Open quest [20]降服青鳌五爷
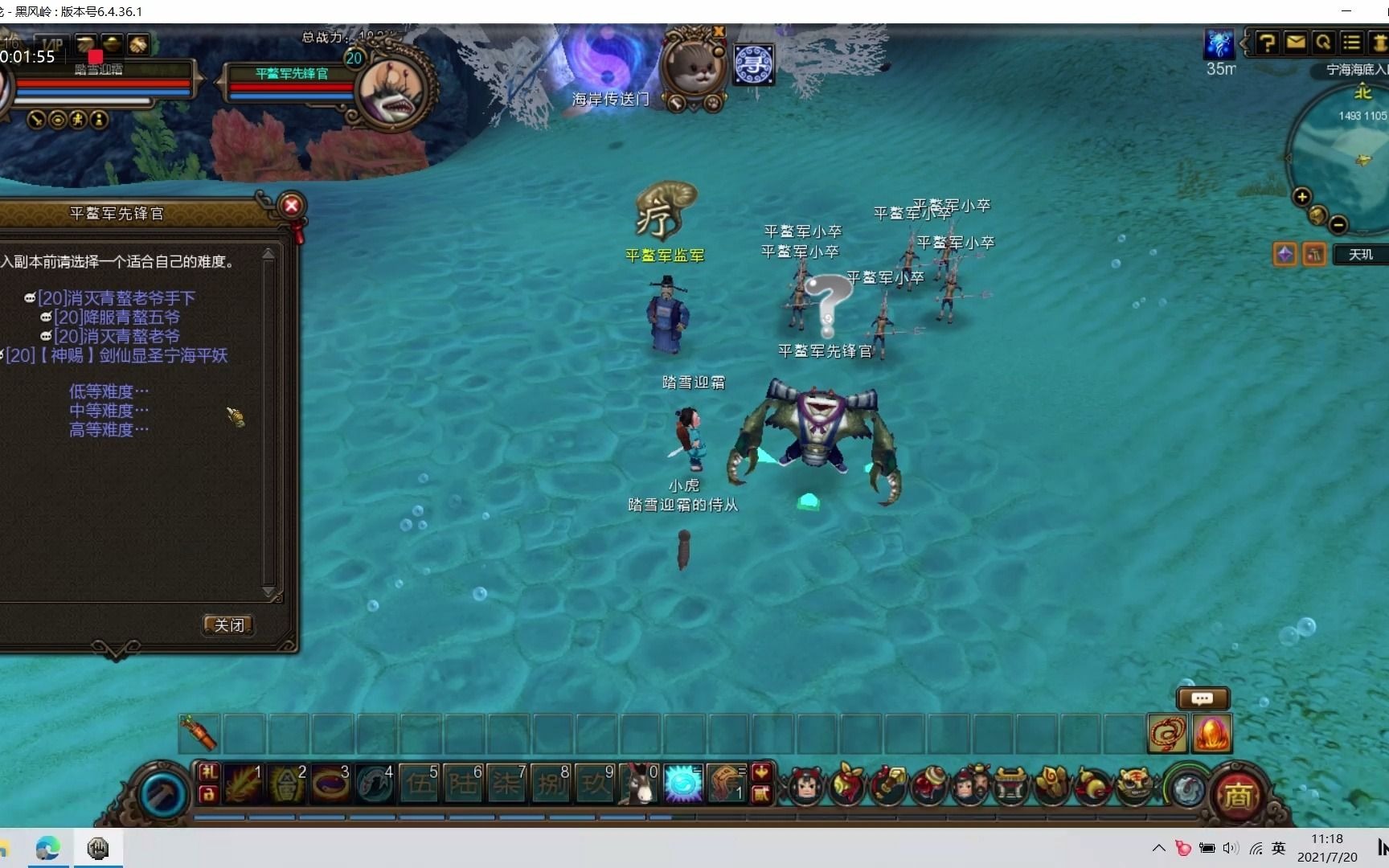1389x868 pixels. tap(117, 317)
